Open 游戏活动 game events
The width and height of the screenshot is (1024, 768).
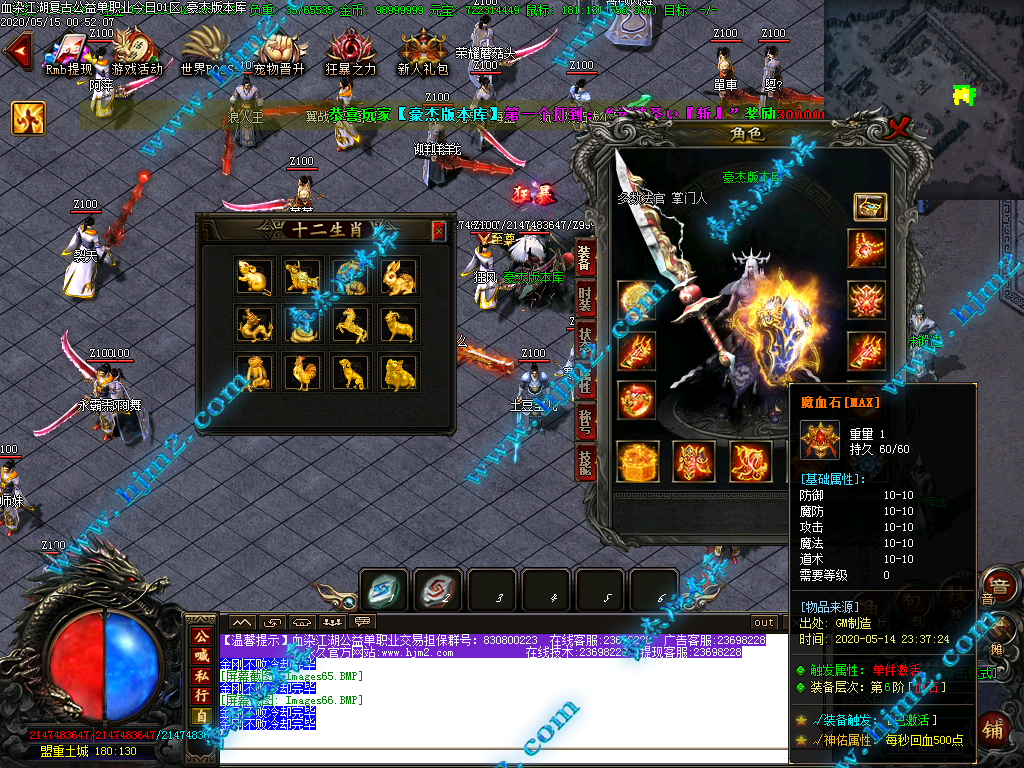pyautogui.click(x=136, y=50)
